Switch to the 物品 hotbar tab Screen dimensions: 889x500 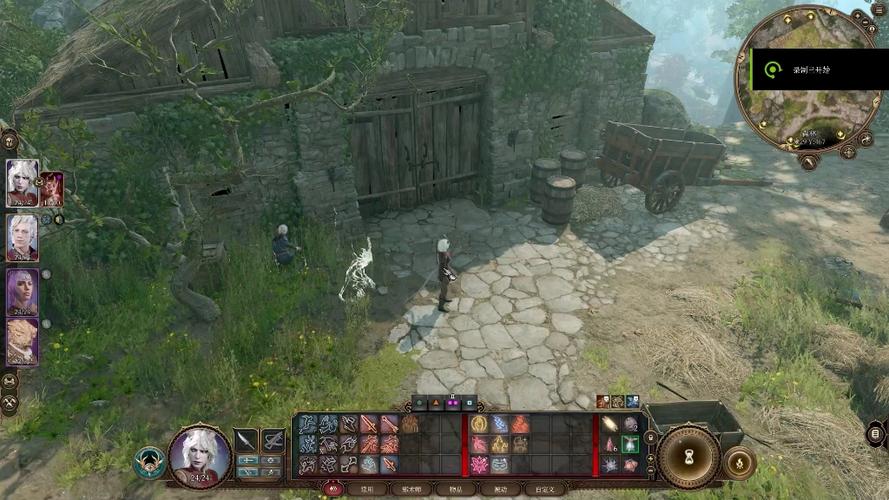pos(457,489)
